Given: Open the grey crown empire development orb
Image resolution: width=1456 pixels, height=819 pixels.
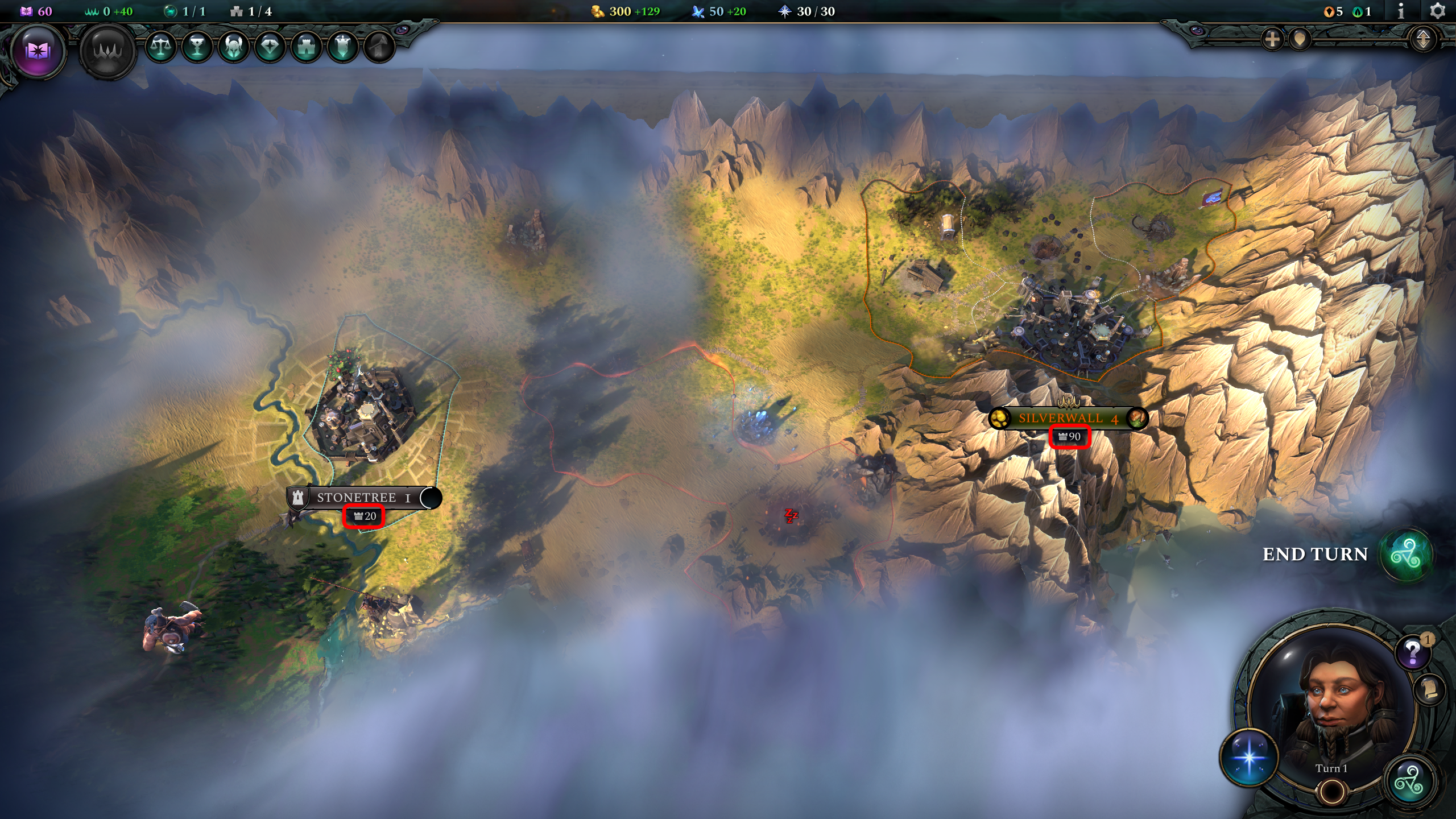Looking at the screenshot, I should click(107, 51).
